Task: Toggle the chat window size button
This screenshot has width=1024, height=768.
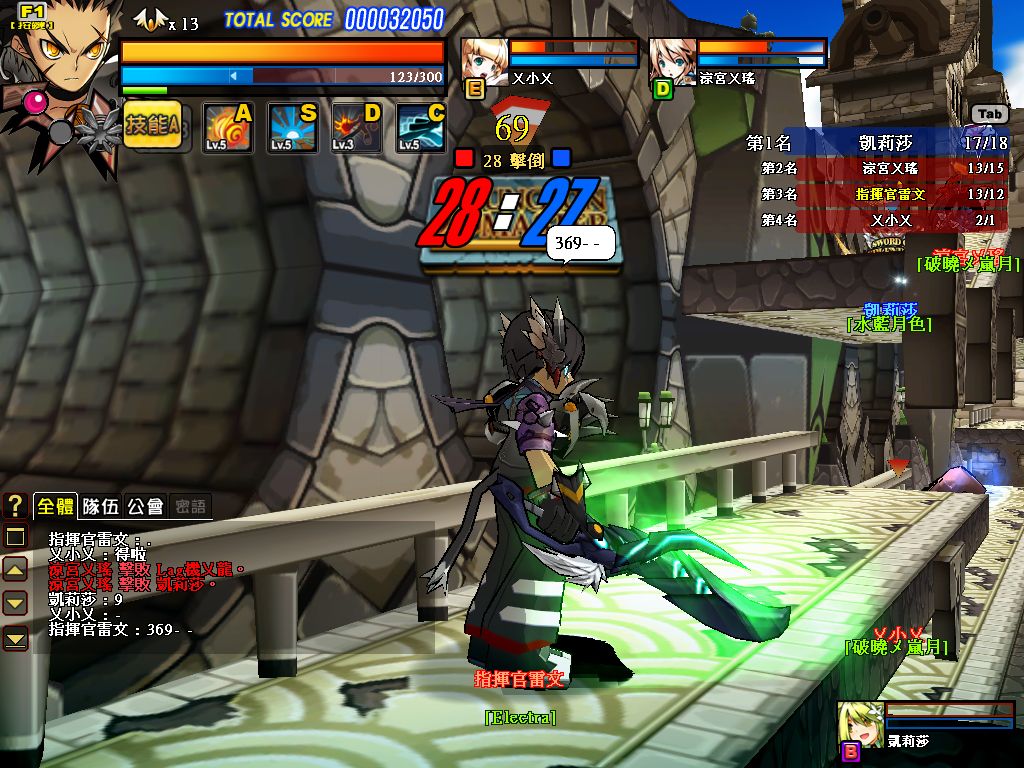Action: 15,537
